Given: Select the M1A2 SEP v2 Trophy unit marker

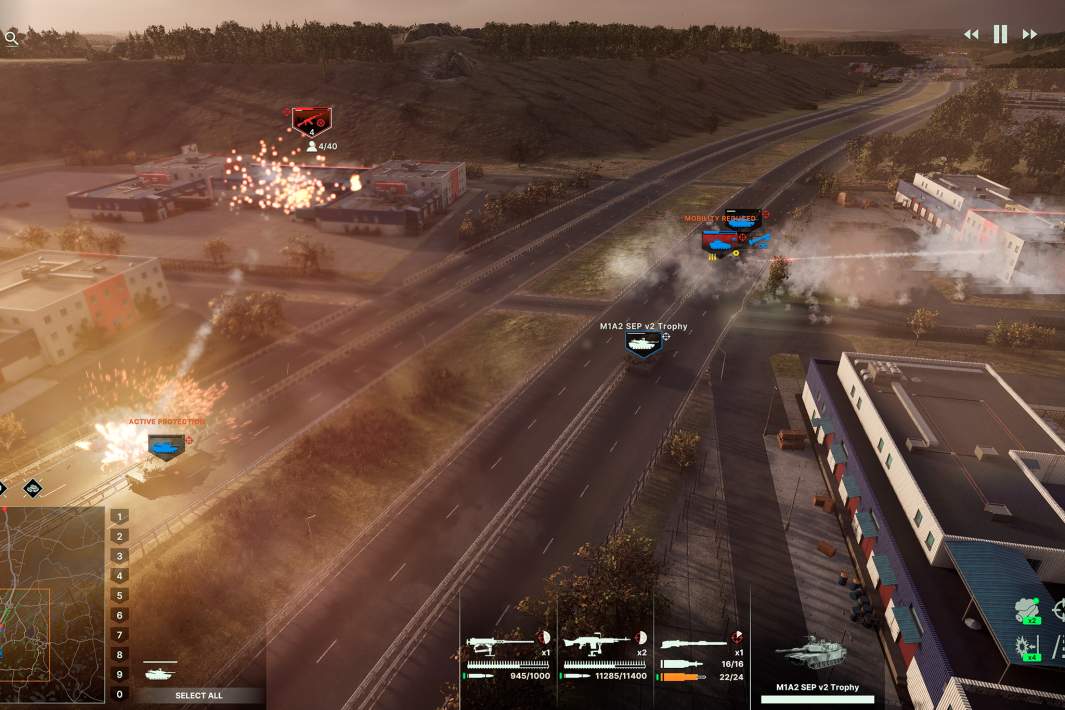Looking at the screenshot, I should pos(643,344).
